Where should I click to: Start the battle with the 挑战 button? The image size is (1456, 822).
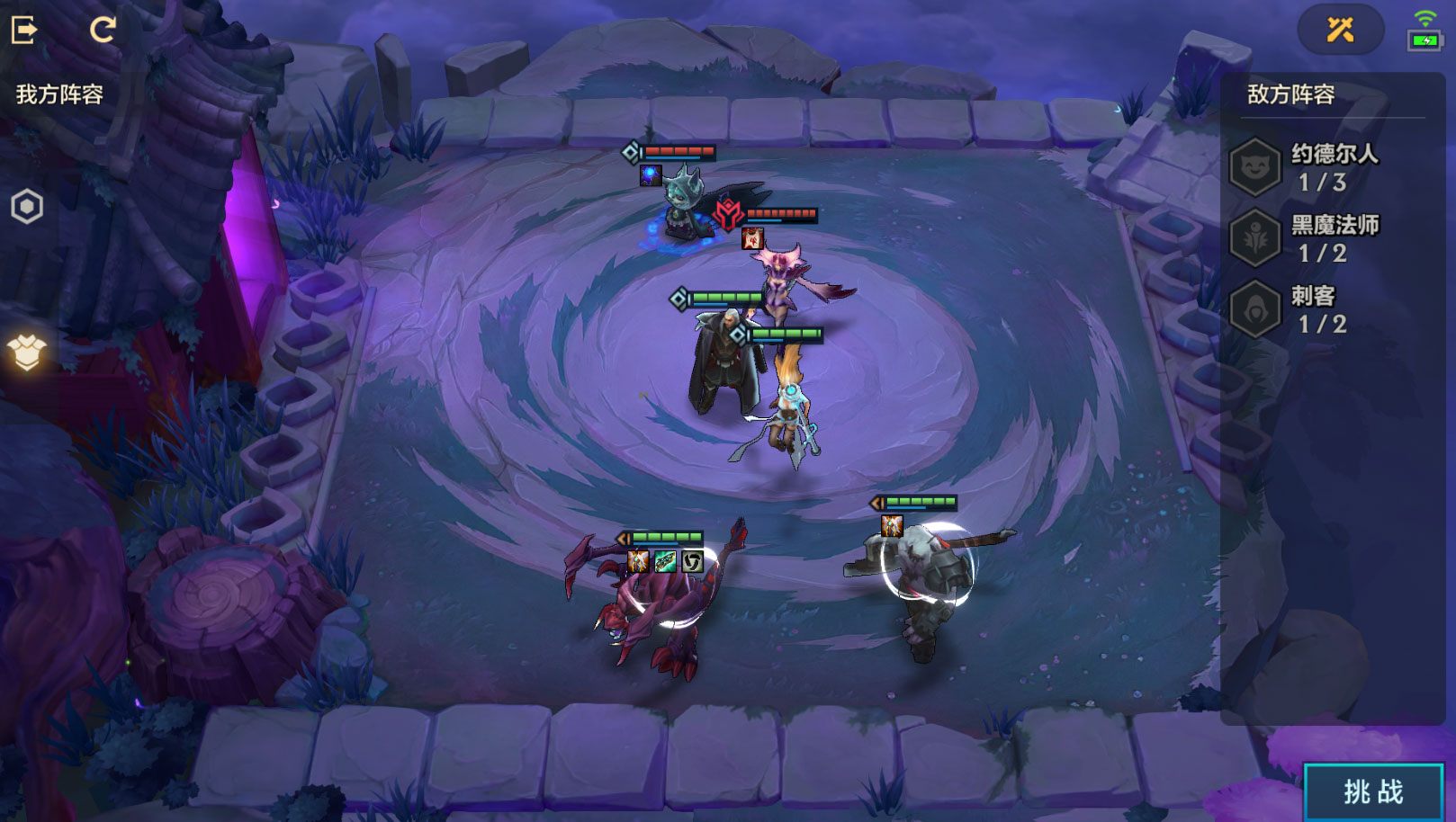pos(1373,791)
